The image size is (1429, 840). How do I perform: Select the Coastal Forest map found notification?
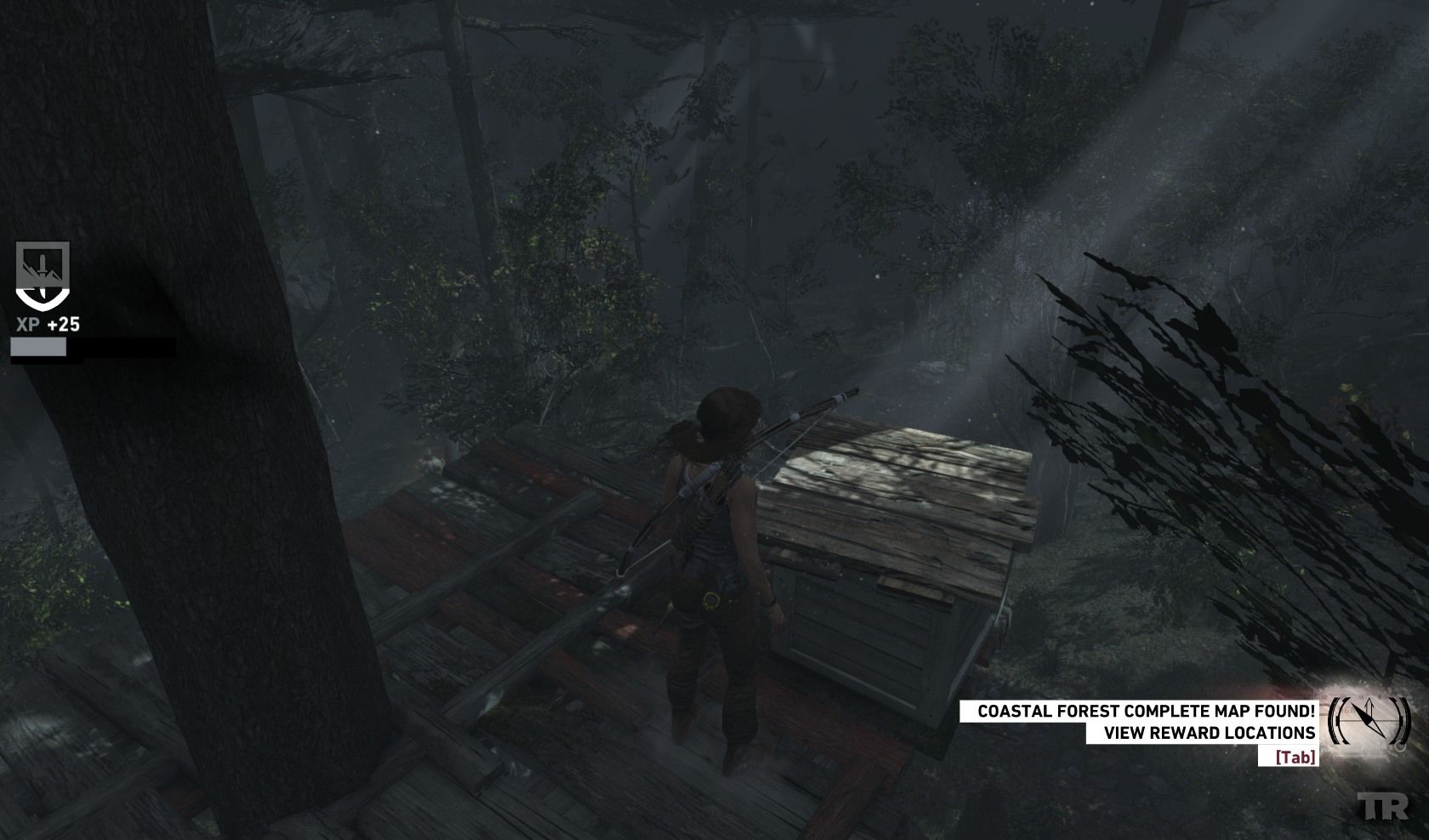click(x=1139, y=712)
